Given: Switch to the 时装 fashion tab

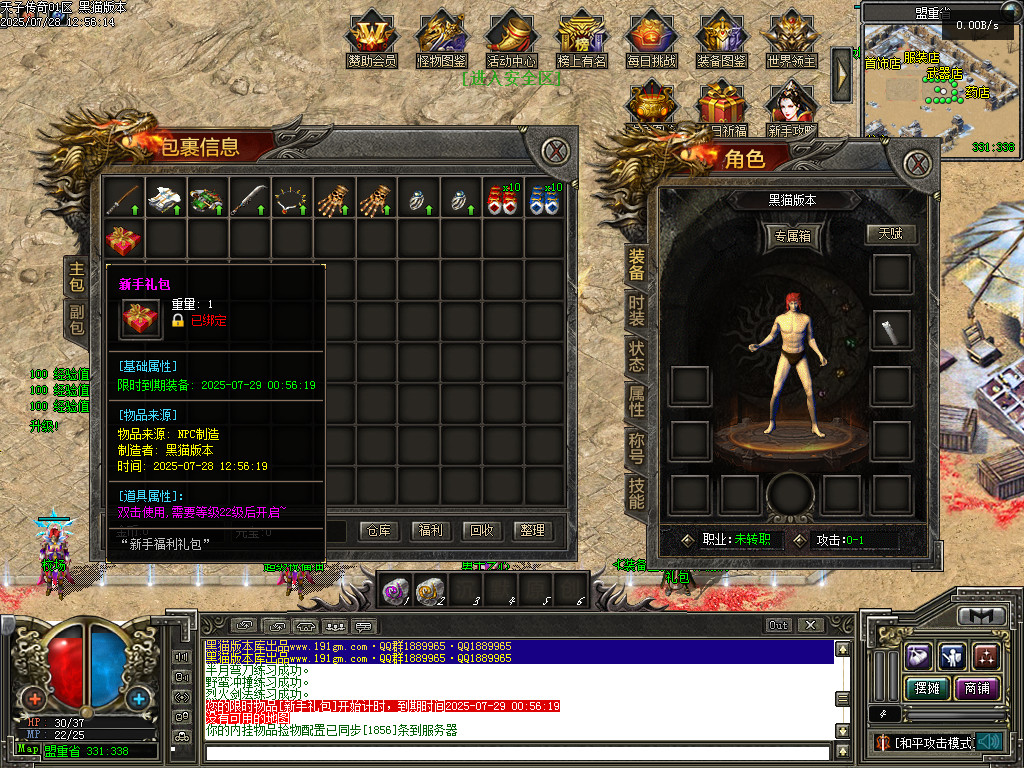Looking at the screenshot, I should (x=637, y=310).
